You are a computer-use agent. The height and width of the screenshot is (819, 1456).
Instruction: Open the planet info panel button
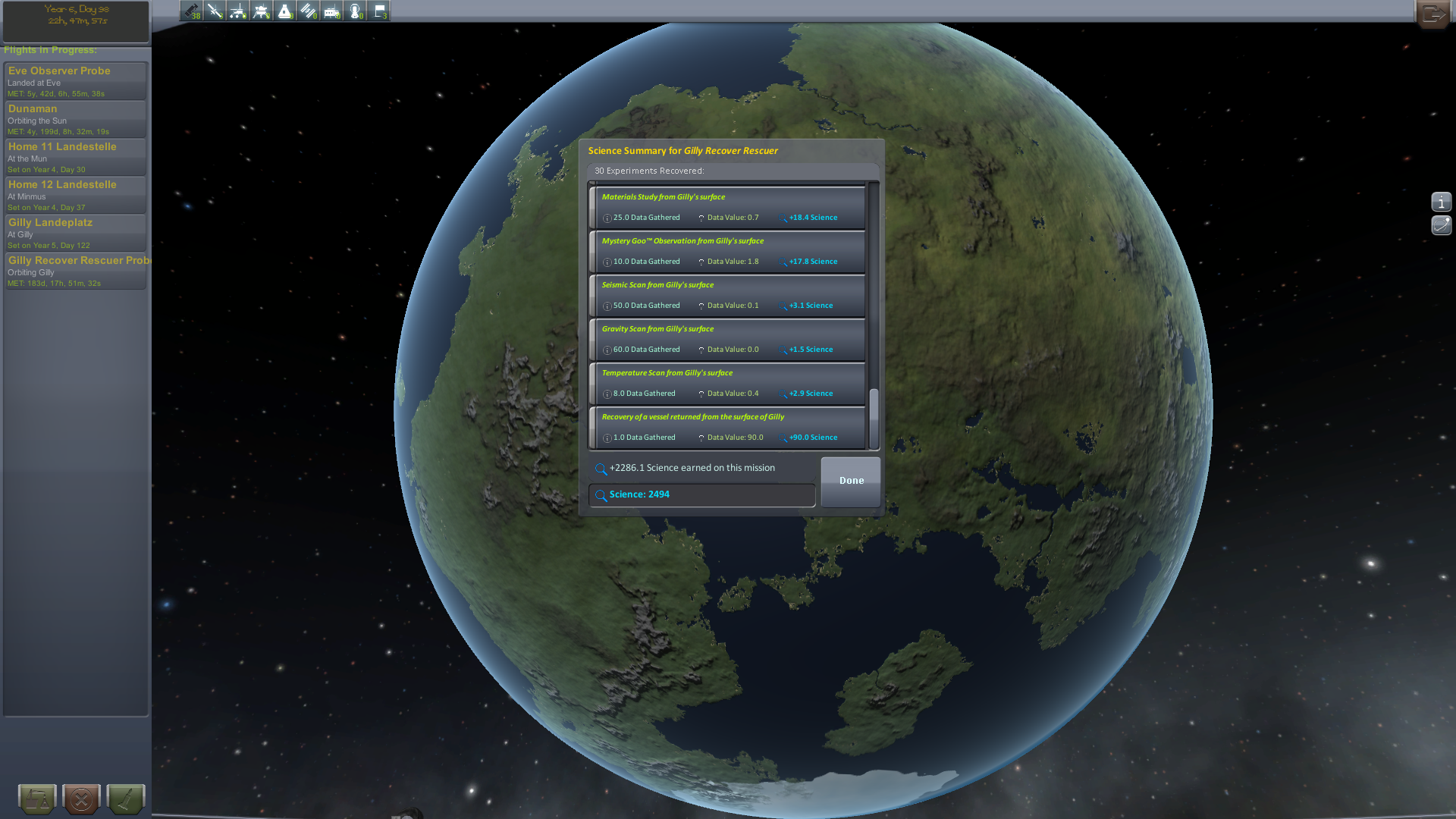coord(1441,202)
